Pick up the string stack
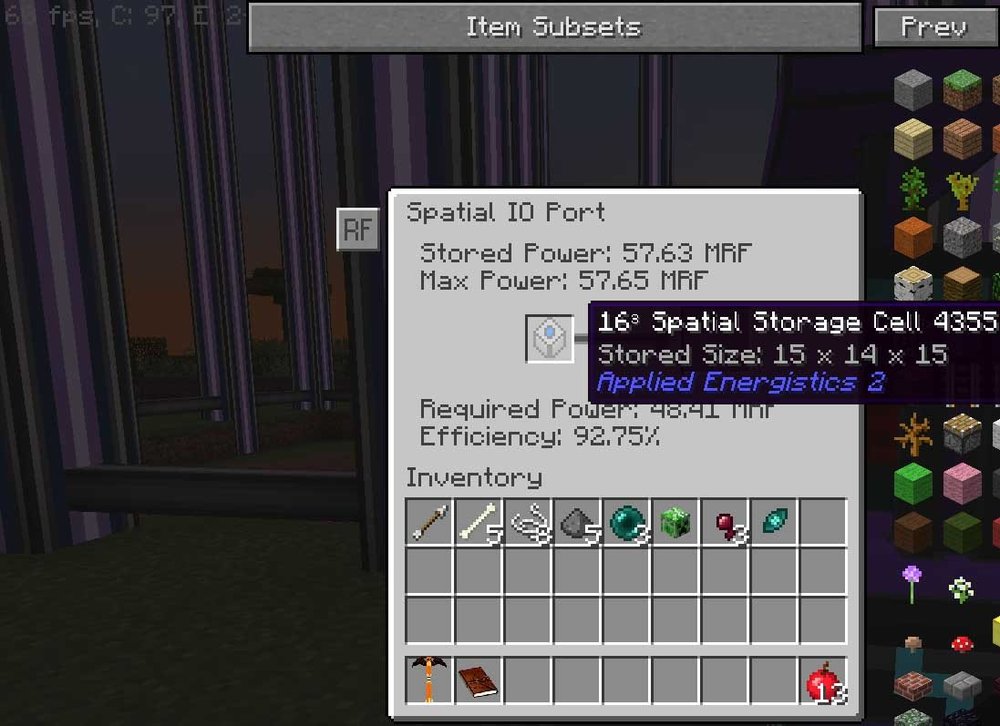 tap(528, 523)
